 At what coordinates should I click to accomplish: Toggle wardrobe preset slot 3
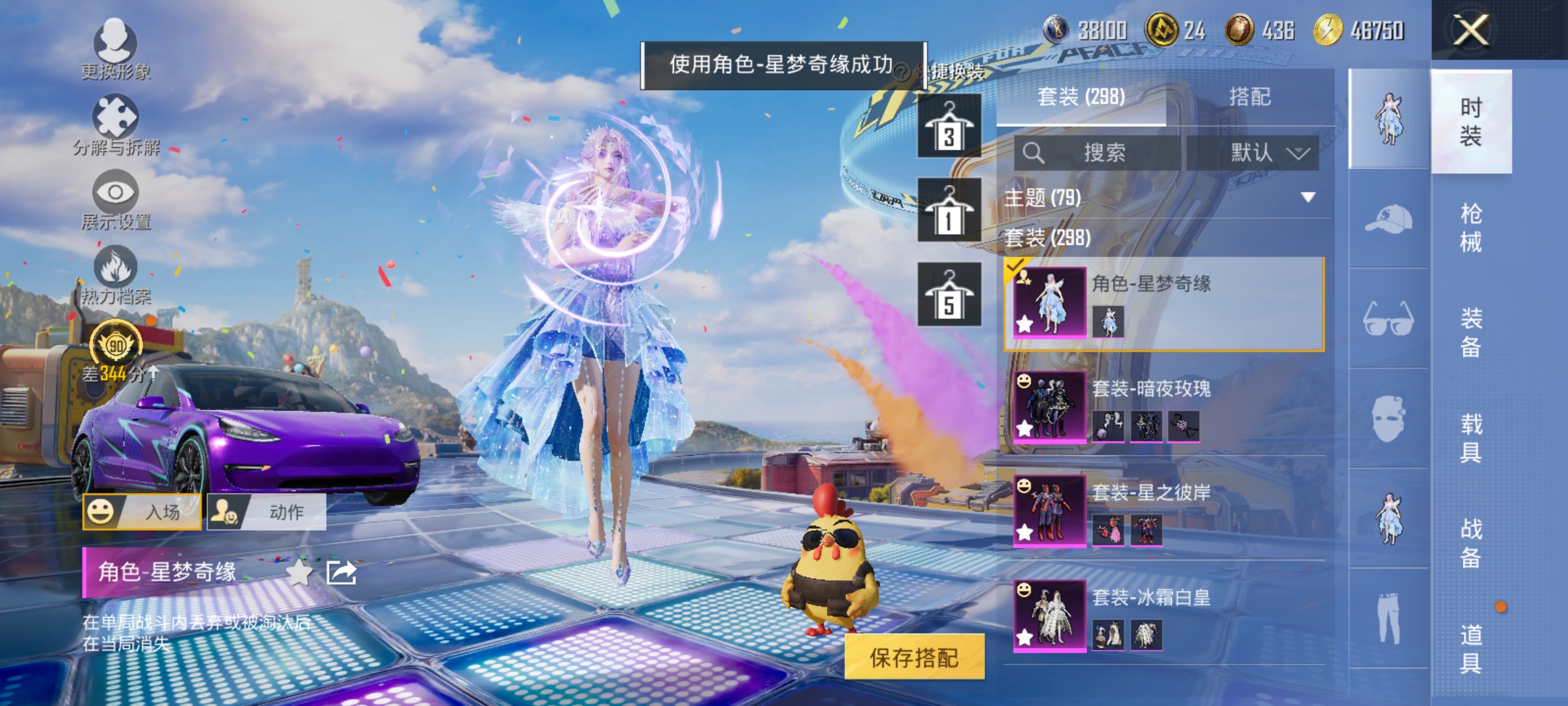point(951,126)
